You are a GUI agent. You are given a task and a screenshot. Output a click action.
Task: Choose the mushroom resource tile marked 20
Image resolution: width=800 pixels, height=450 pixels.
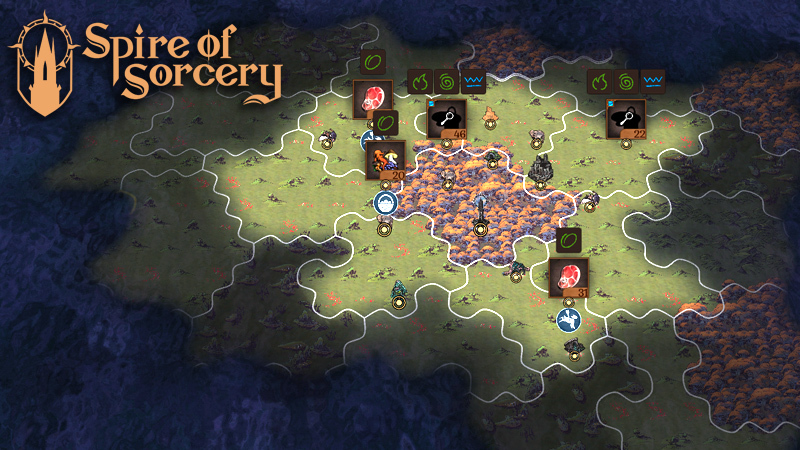point(385,160)
